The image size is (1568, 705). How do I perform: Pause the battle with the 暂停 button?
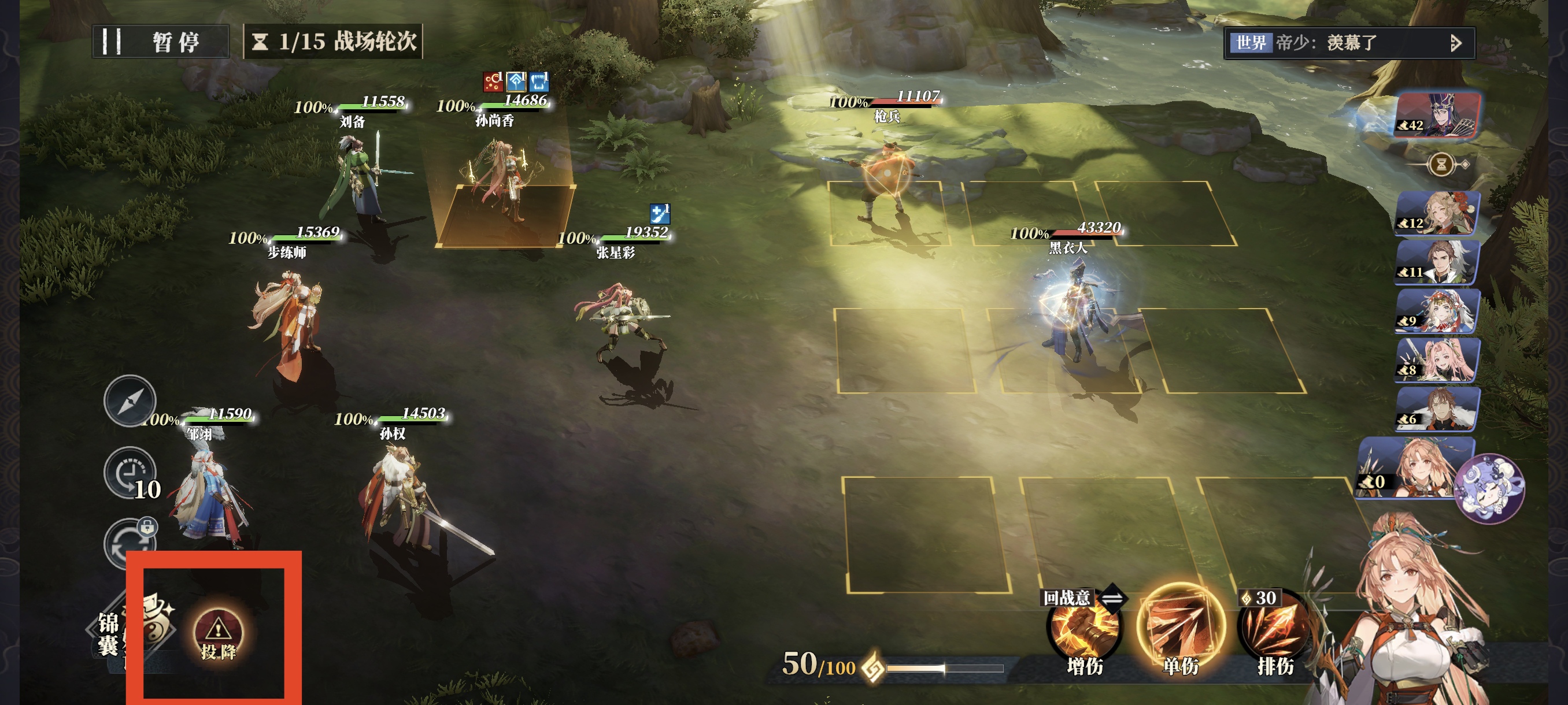click(x=160, y=42)
